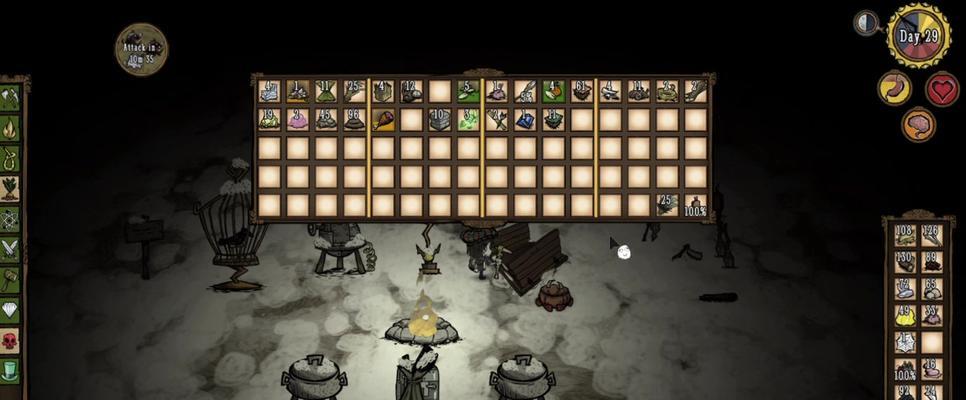
Task: Choose the backpack stack of 130
Action: pyautogui.click(x=904, y=262)
